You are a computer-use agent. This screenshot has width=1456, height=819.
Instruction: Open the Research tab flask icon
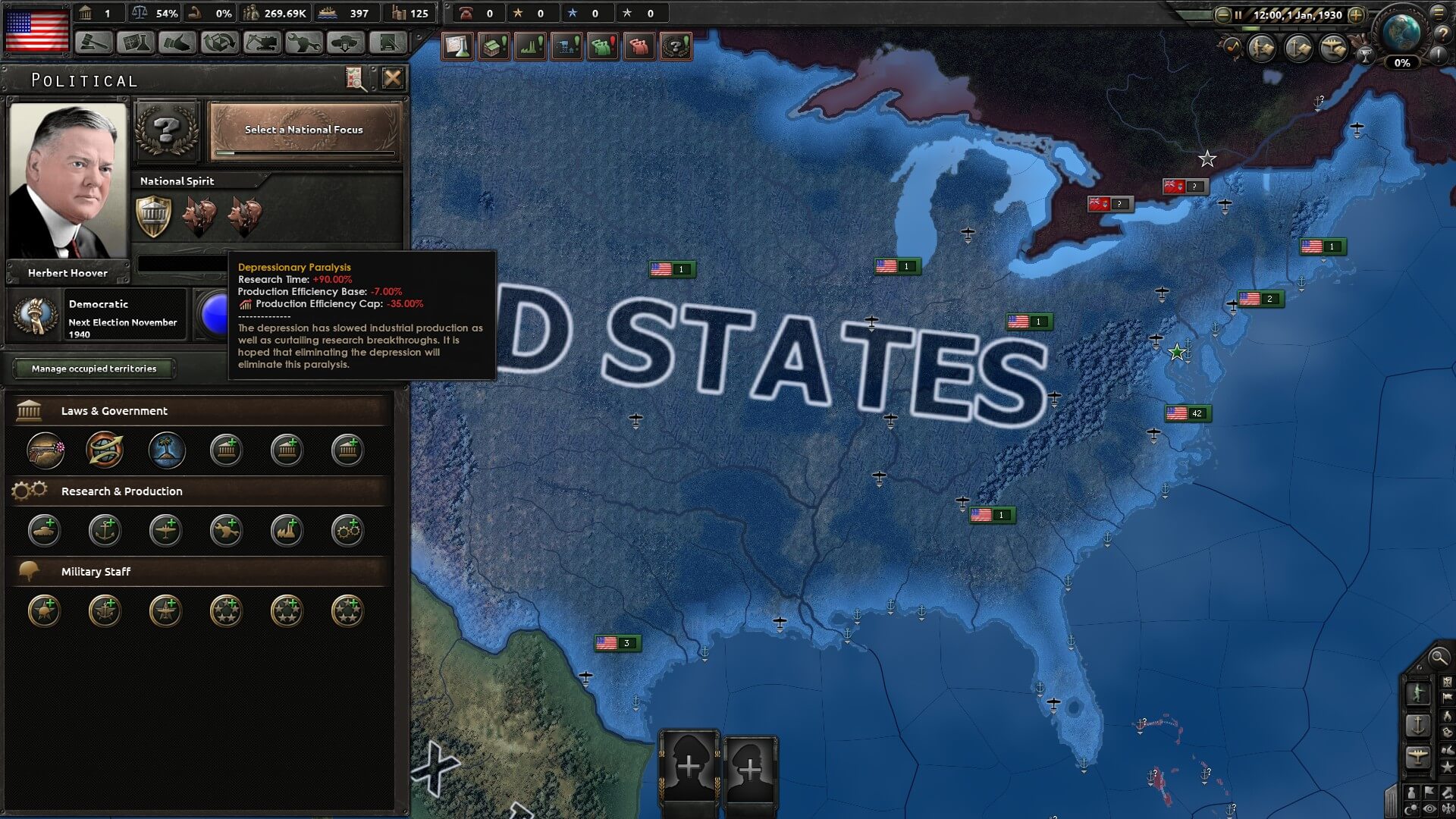click(x=136, y=43)
